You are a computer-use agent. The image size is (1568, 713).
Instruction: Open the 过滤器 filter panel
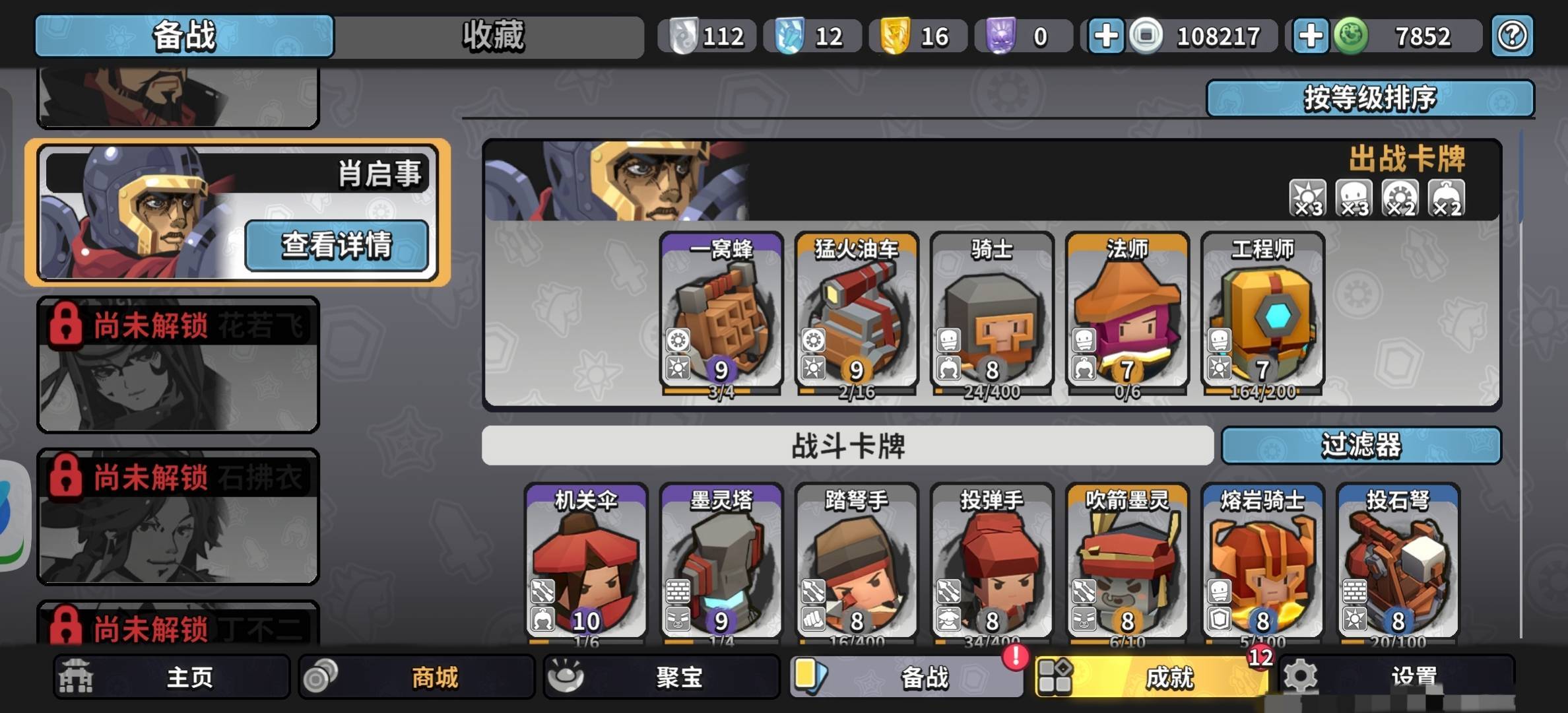point(1363,446)
